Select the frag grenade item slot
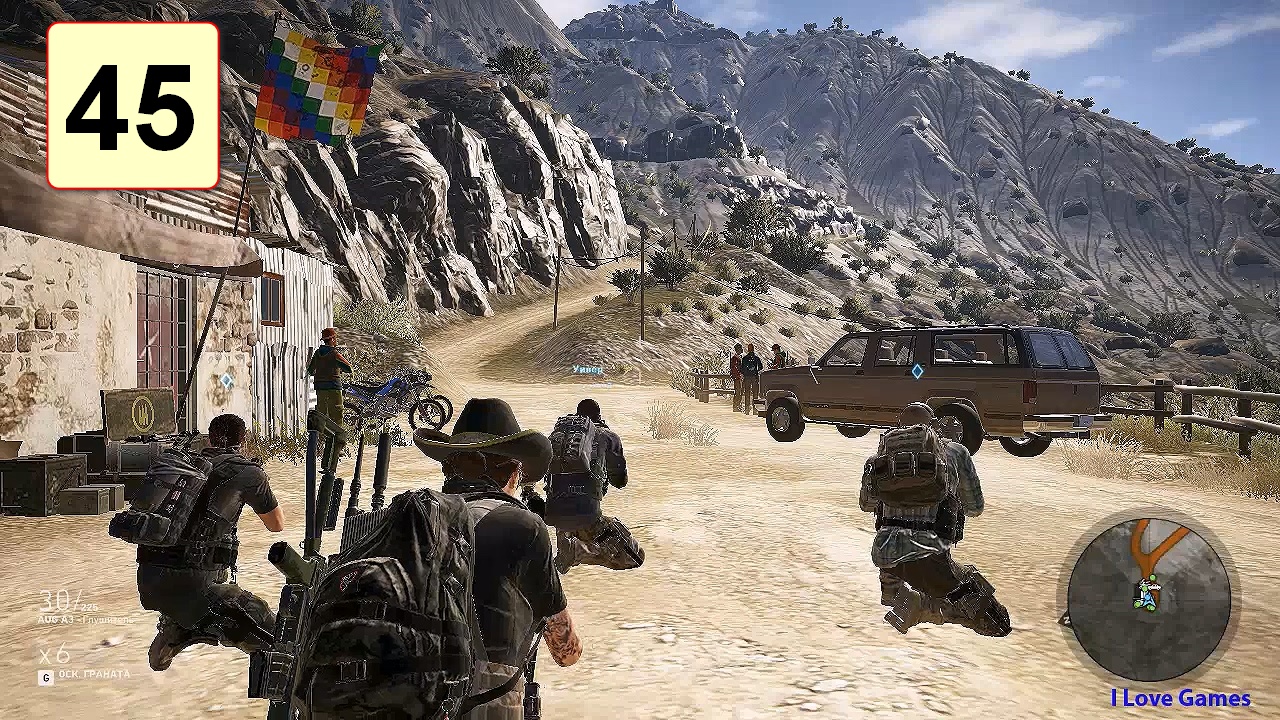The width and height of the screenshot is (1280, 720). click(86, 675)
